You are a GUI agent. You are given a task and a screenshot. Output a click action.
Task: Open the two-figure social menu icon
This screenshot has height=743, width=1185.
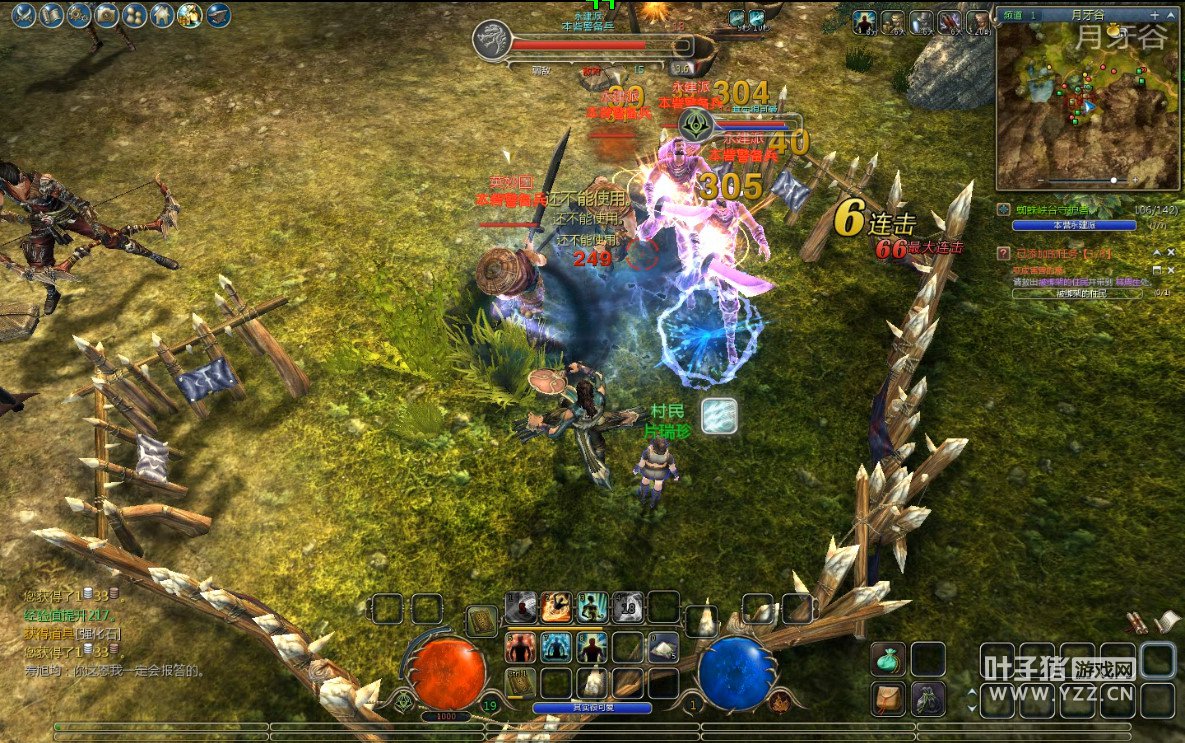click(x=134, y=15)
